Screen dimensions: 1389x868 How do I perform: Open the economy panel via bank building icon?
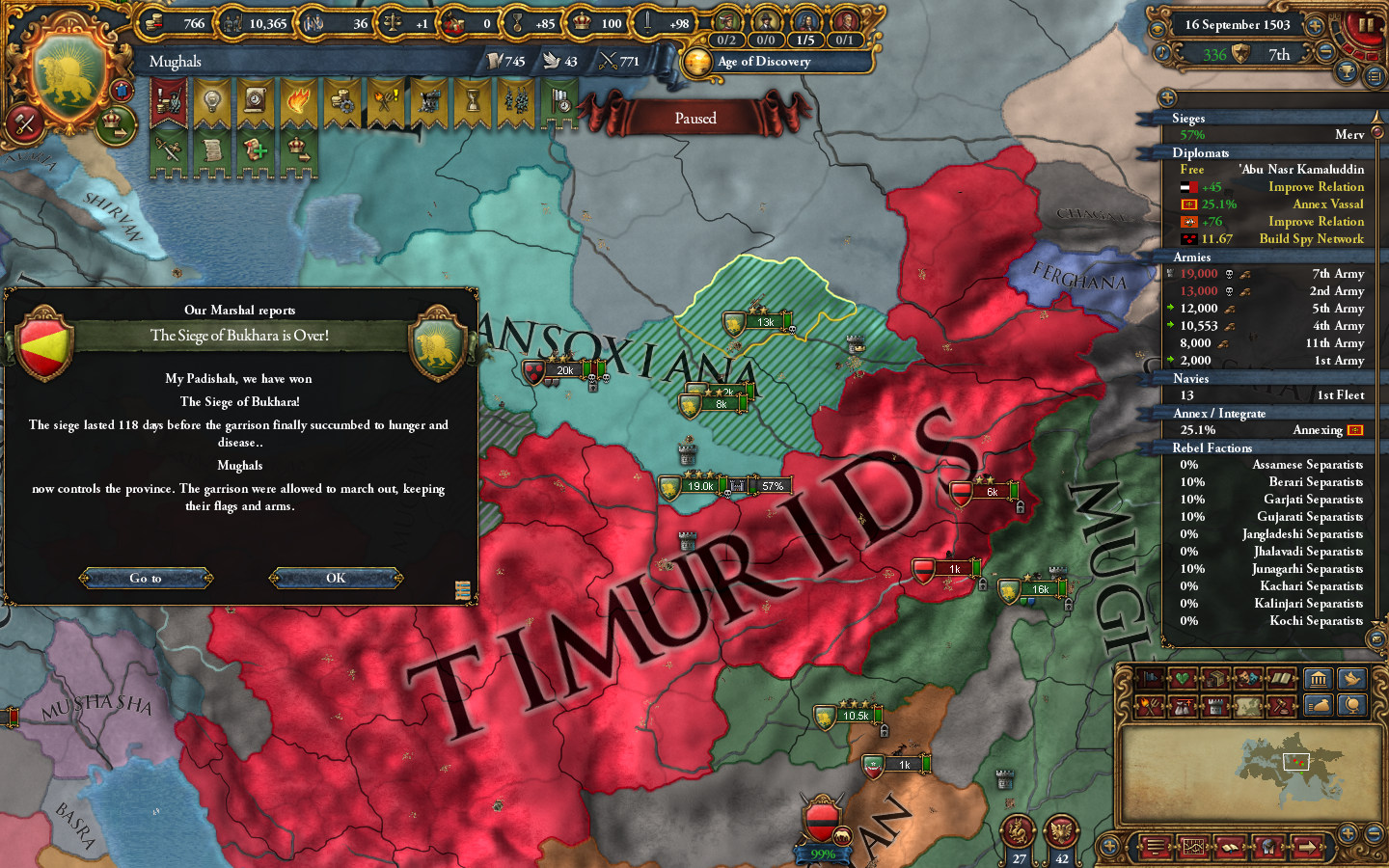1319,680
